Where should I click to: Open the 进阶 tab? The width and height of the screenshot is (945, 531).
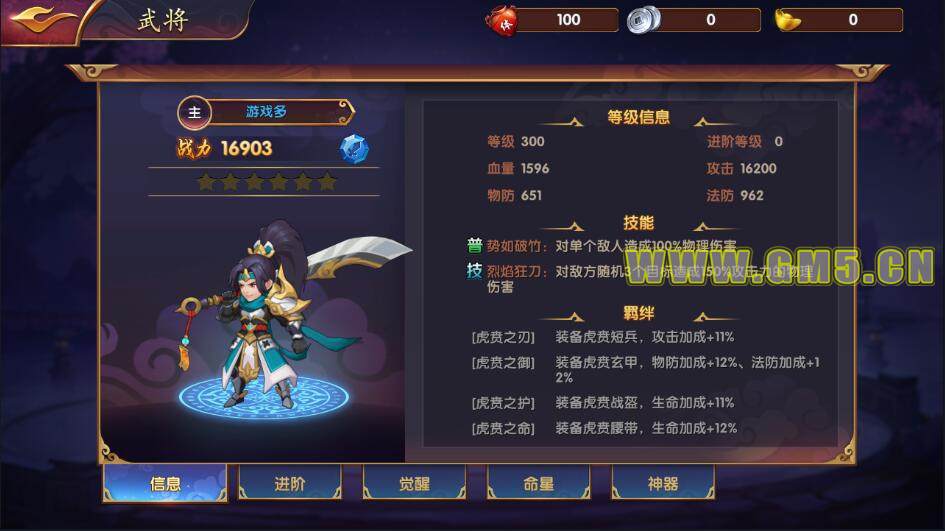(290, 484)
